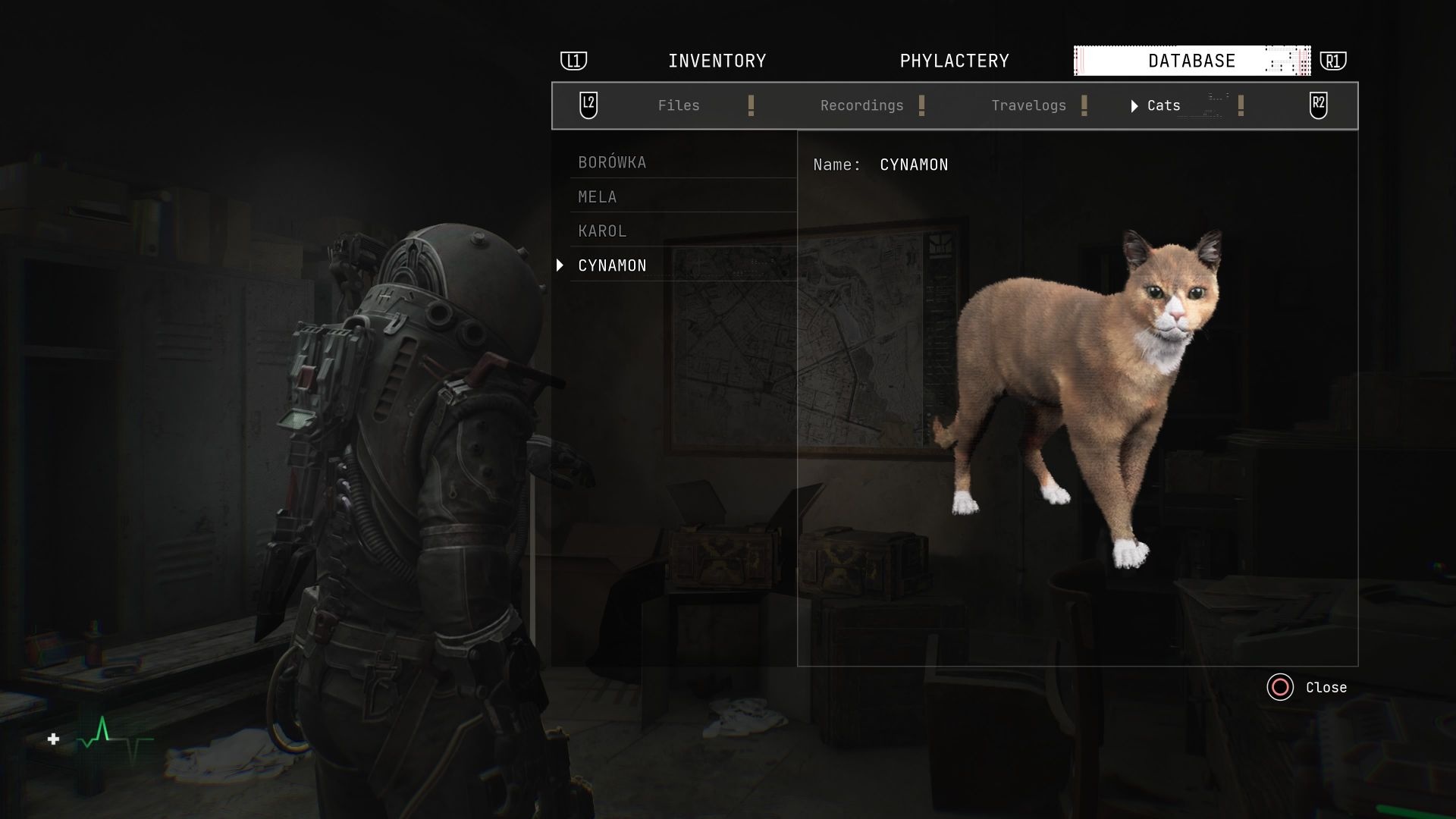
Task: View the Mela cat entry
Action: 598,197
